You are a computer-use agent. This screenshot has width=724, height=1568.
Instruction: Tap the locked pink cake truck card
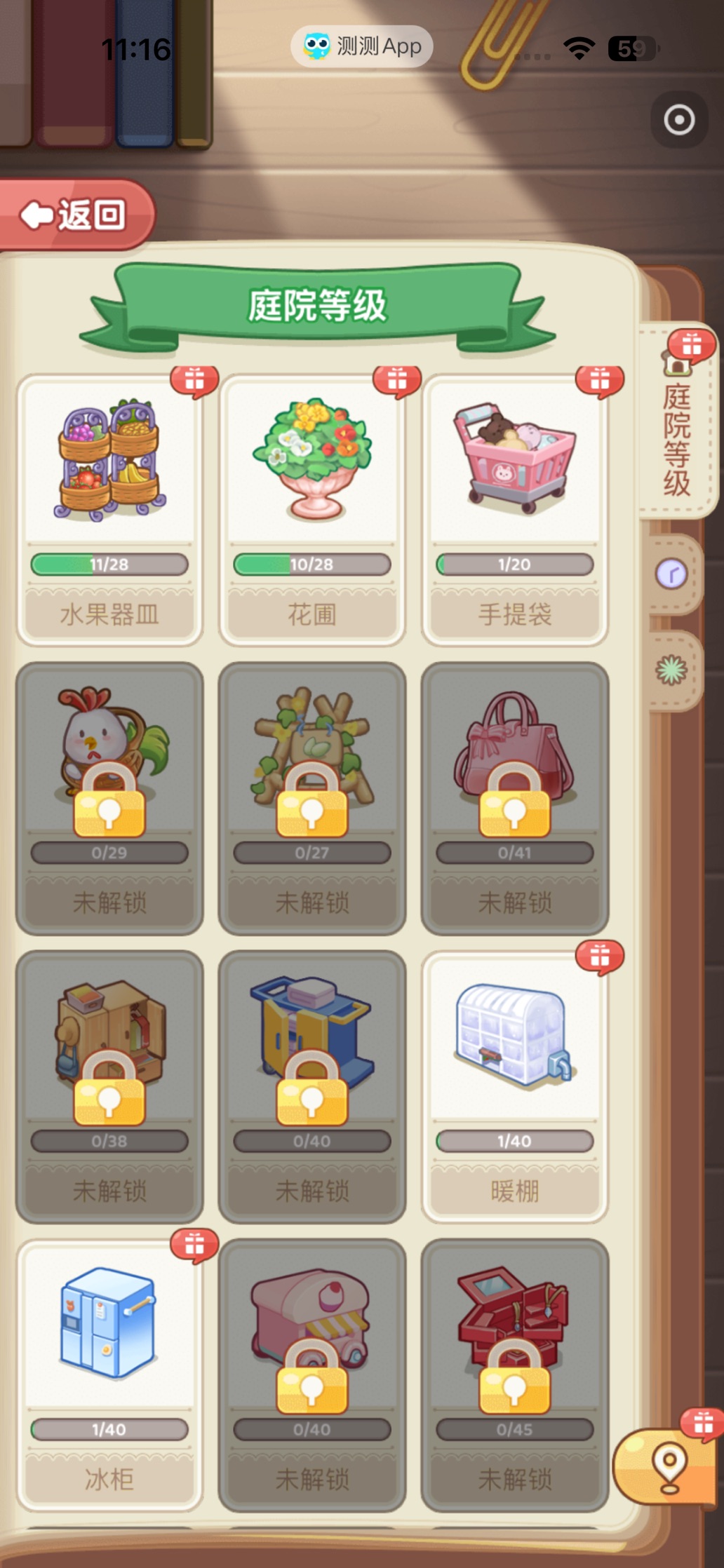tap(312, 1374)
